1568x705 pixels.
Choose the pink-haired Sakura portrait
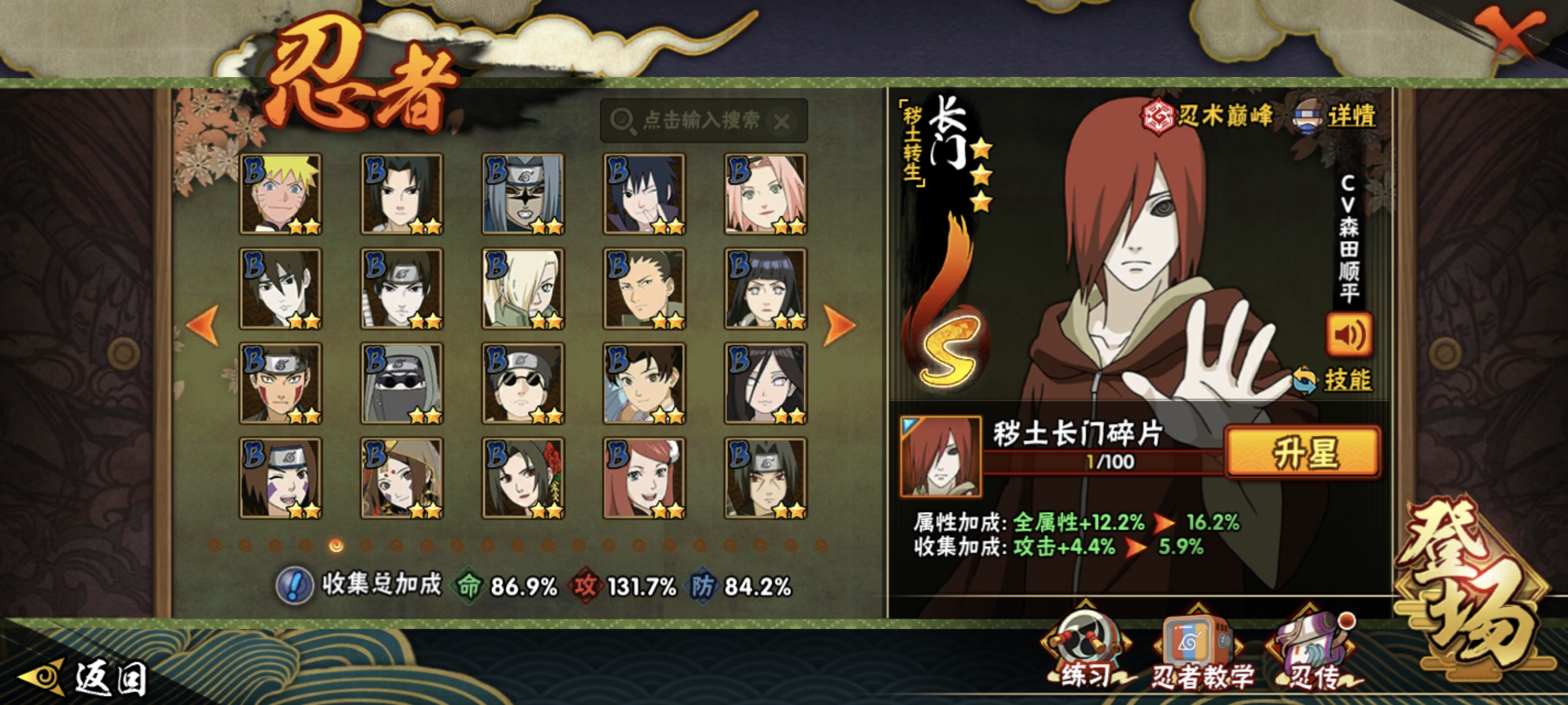765,194
